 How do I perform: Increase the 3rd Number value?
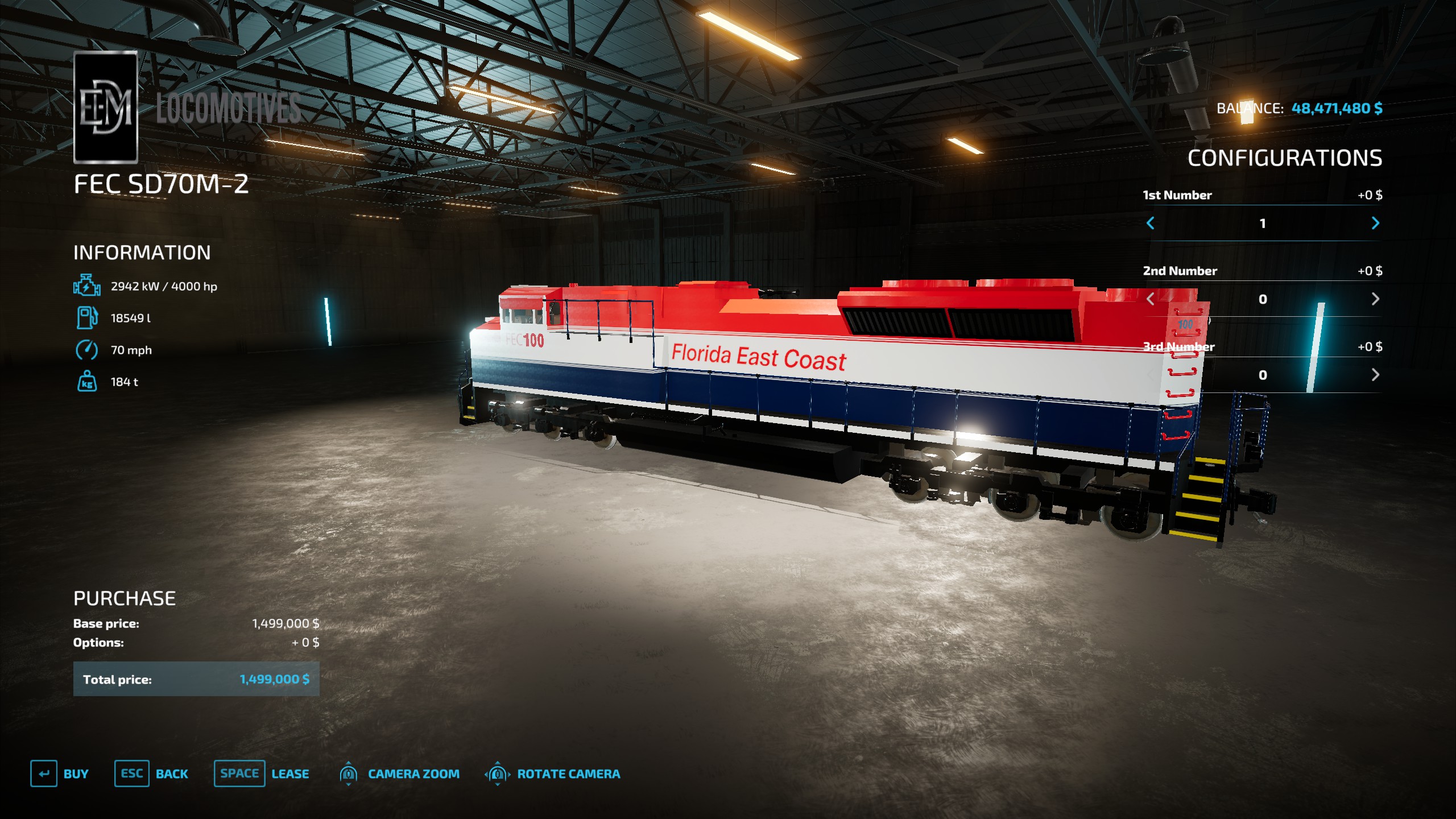point(1374,374)
